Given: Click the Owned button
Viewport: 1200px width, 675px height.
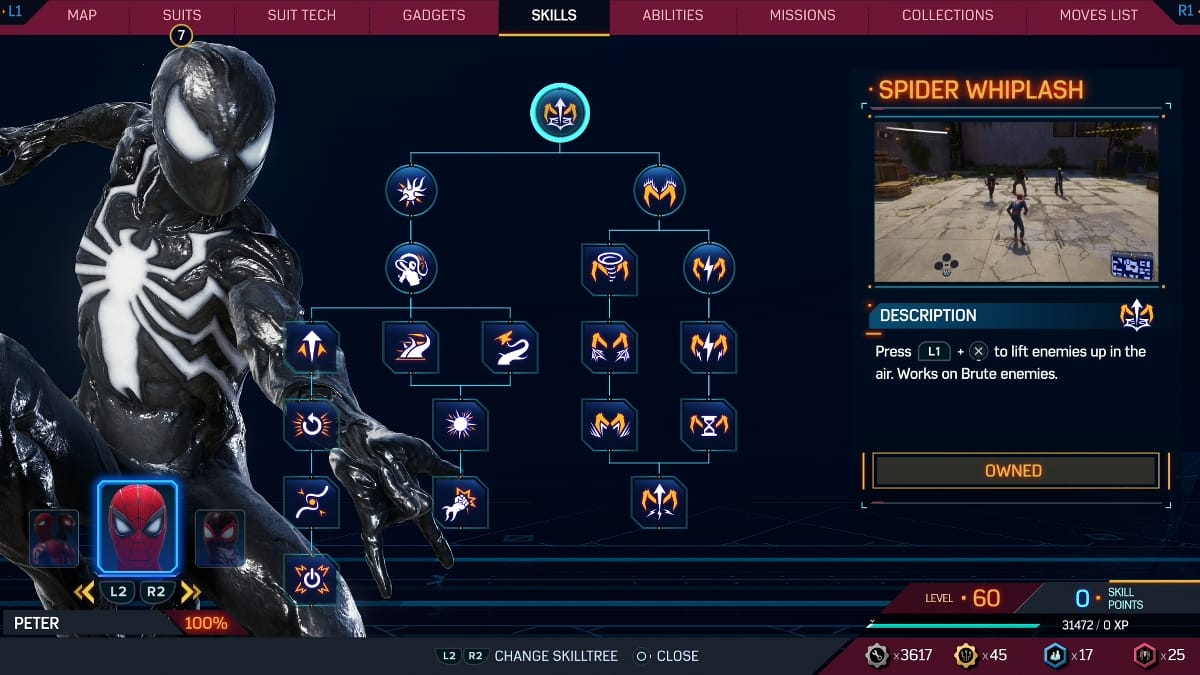Looking at the screenshot, I should [1014, 471].
